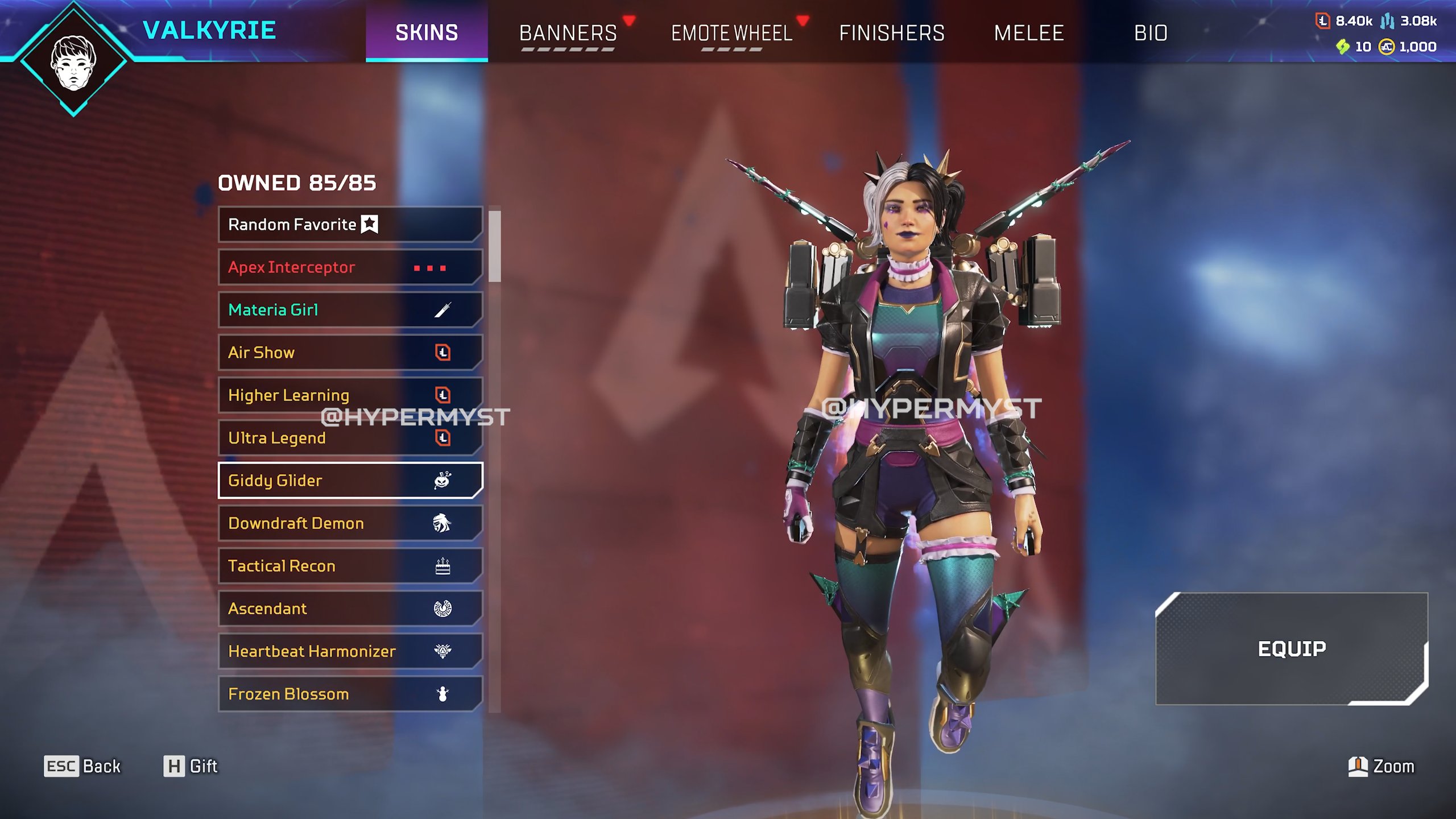Choose the Random Favorite option

coord(350,225)
